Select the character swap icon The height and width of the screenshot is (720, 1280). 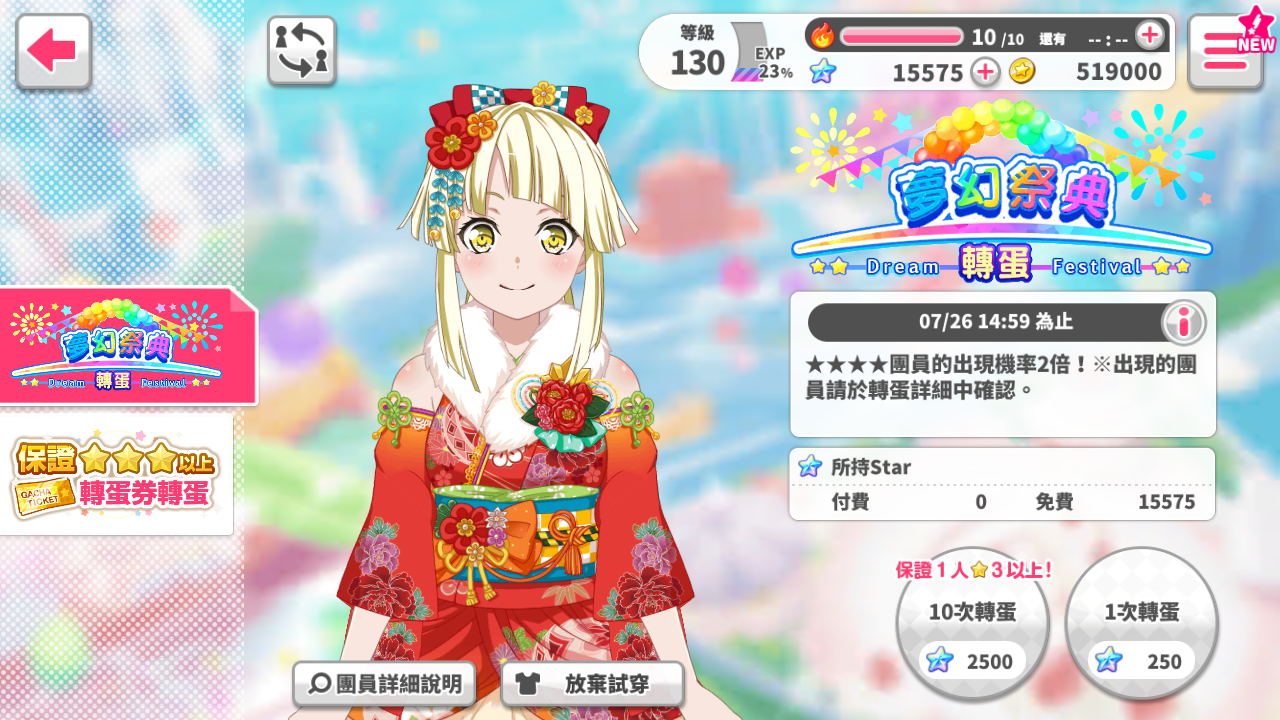coord(302,48)
